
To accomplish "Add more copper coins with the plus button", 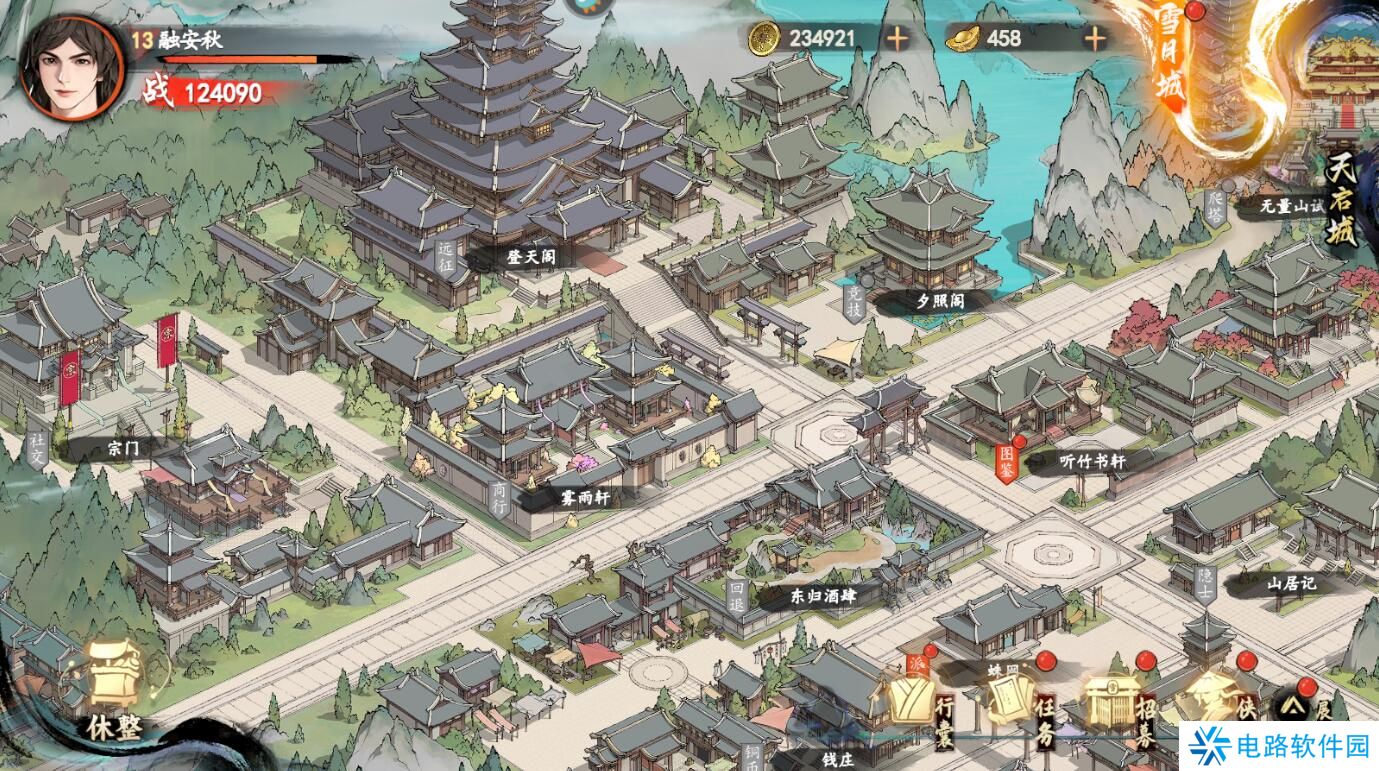I will 897,39.
